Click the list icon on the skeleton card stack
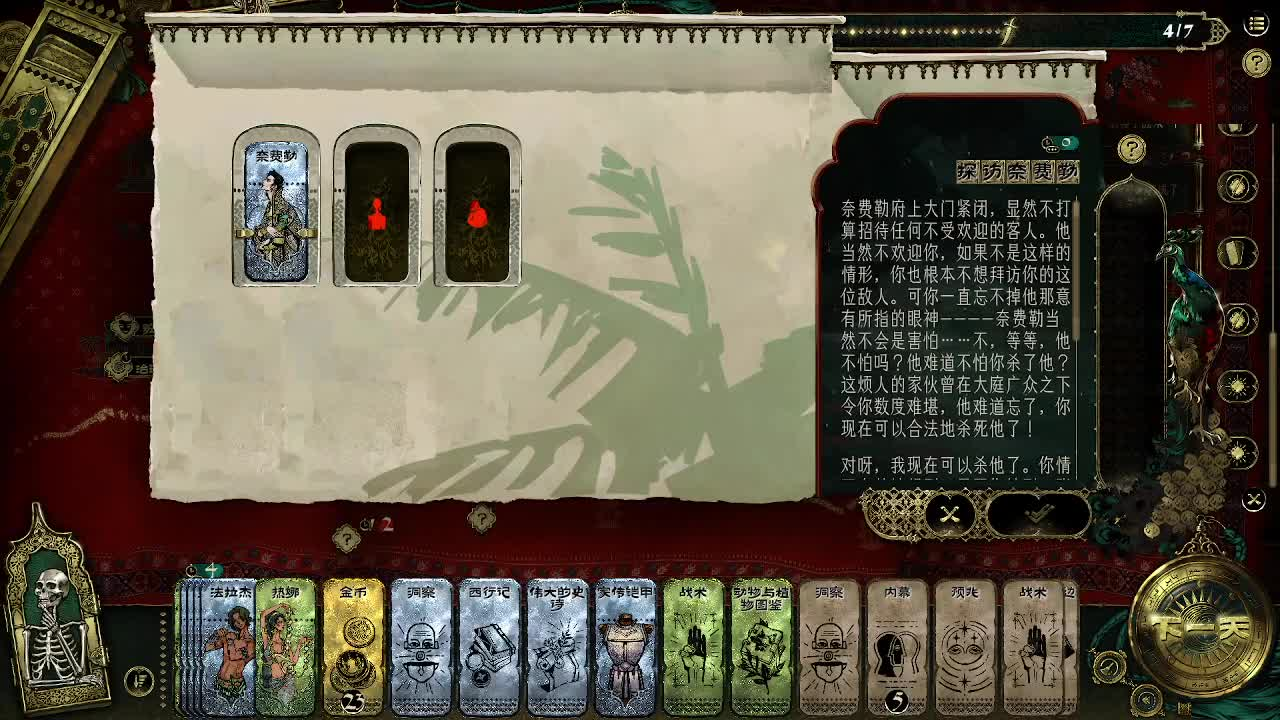Screen dimensions: 1280x720 tap(138, 681)
